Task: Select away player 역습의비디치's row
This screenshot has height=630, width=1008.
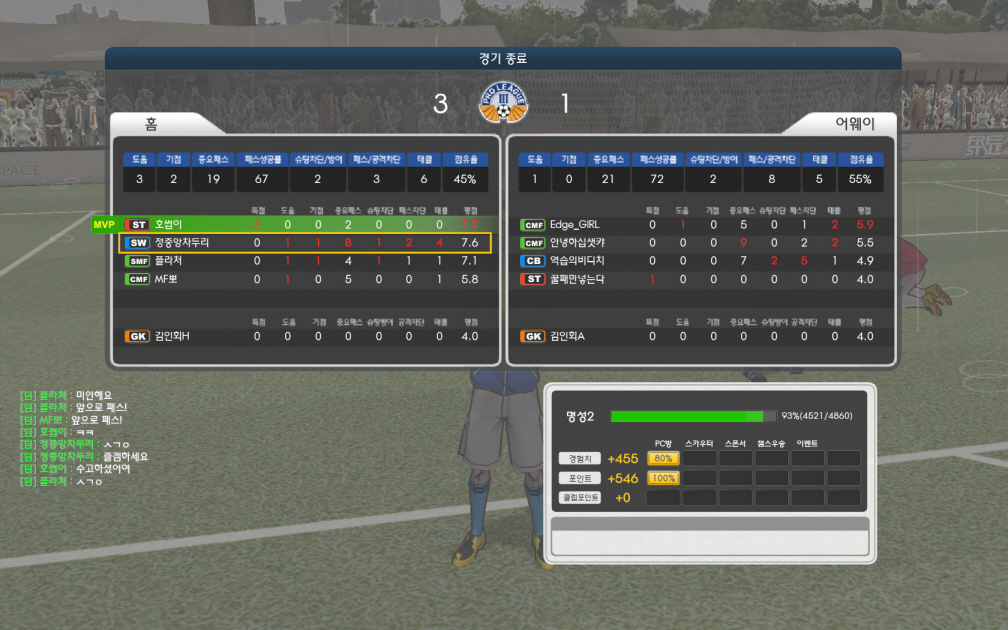Action: (701, 261)
